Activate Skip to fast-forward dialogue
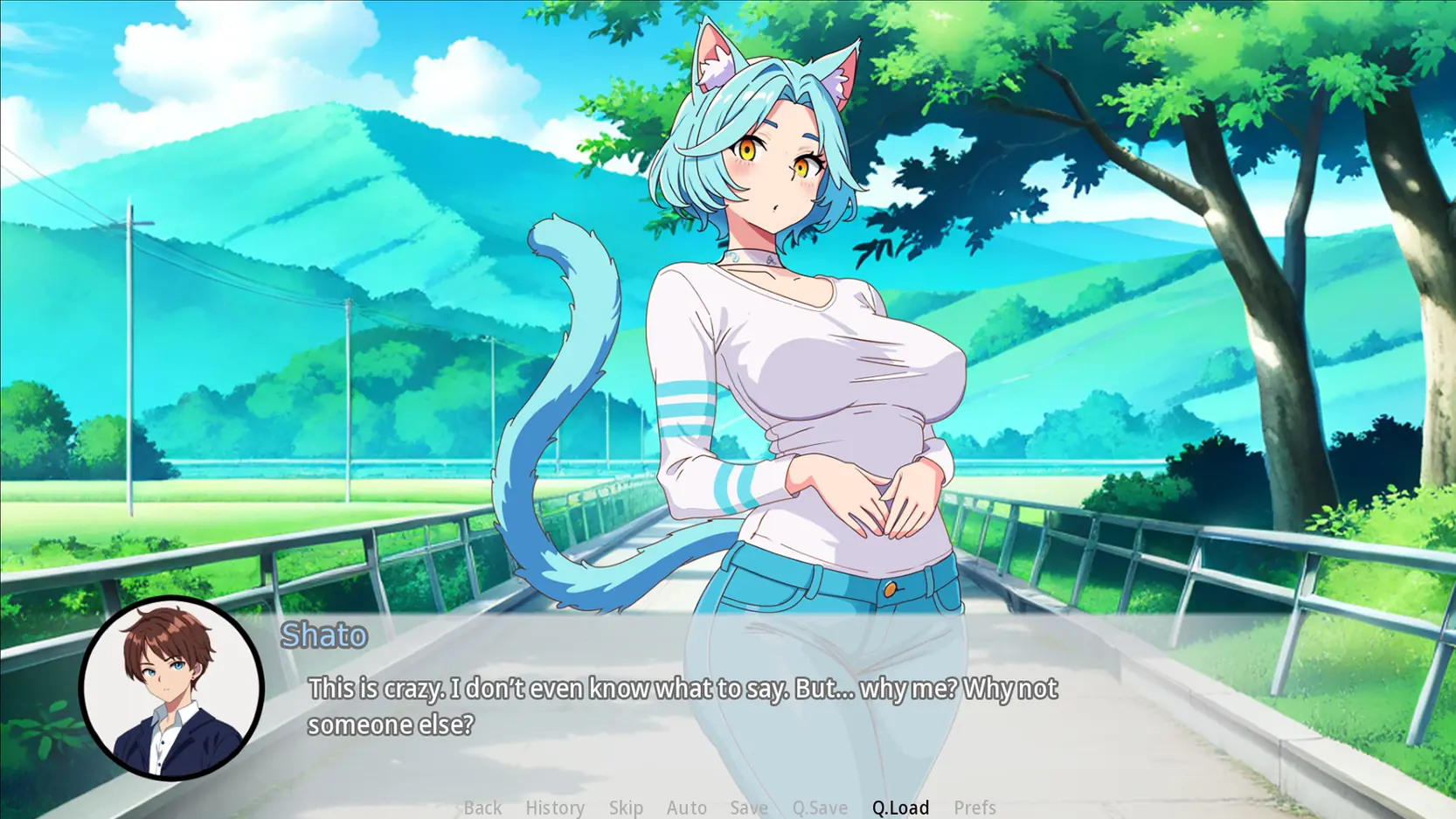Viewport: 1456px width, 819px height. click(626, 807)
